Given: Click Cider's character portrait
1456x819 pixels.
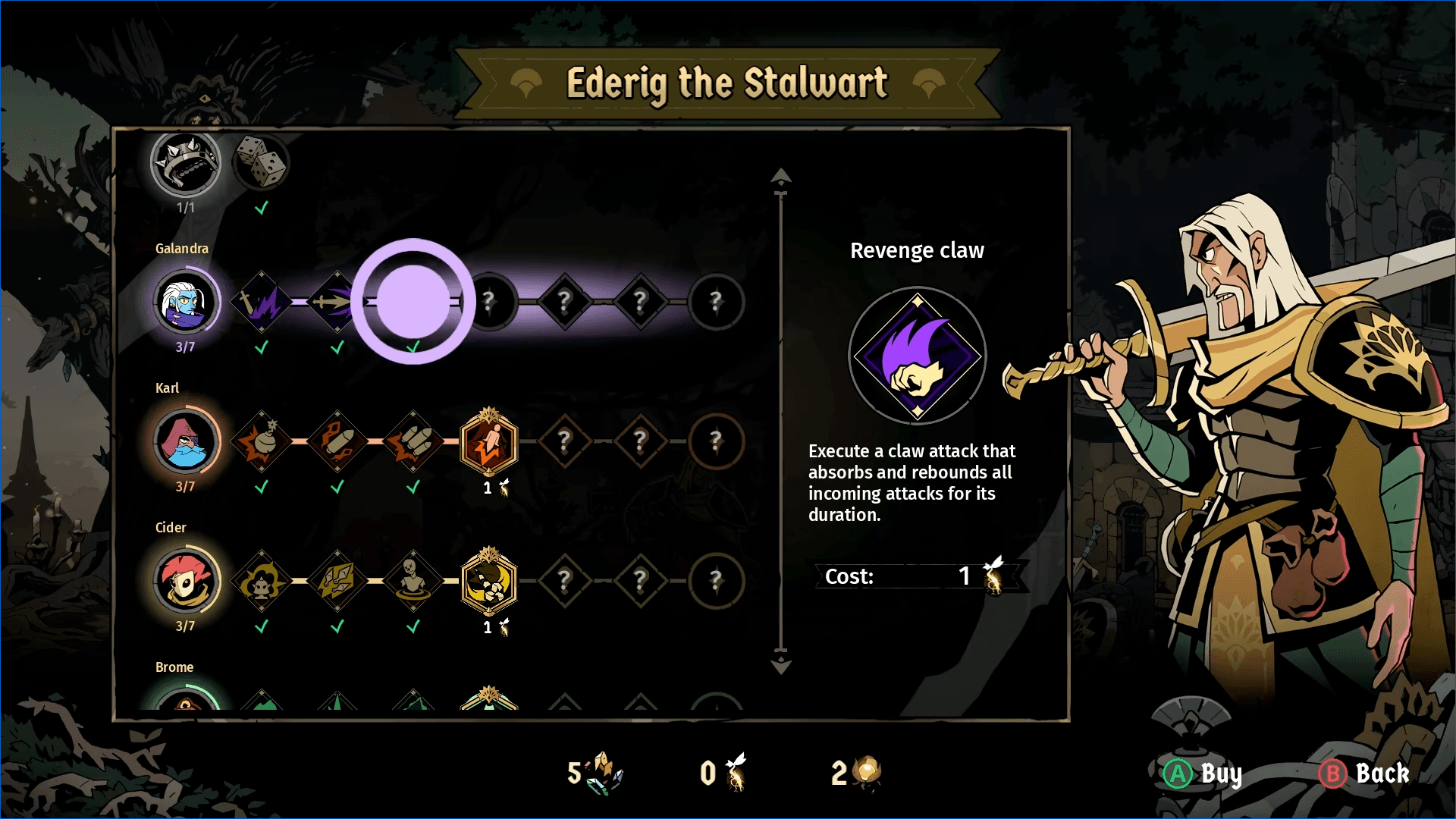Looking at the screenshot, I should pos(186,581).
